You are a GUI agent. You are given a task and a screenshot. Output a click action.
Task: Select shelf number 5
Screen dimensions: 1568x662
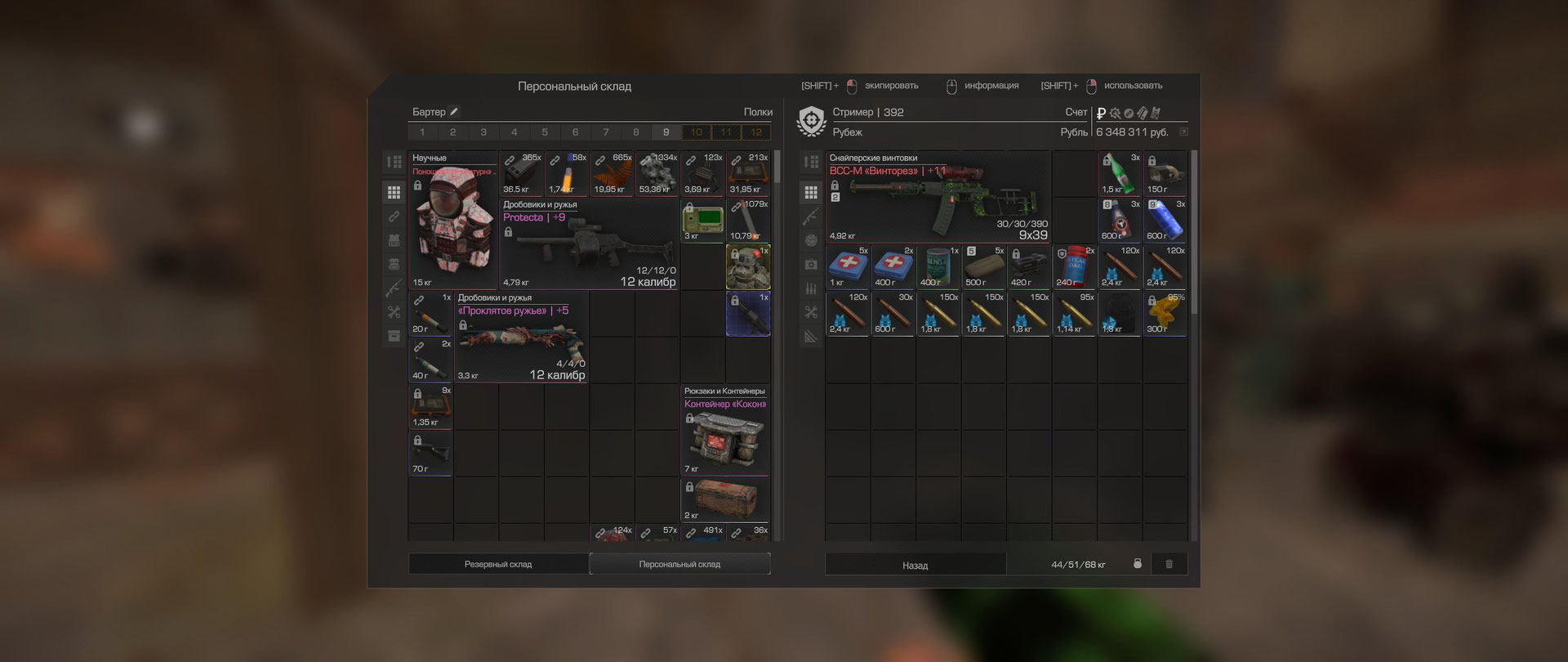545,132
